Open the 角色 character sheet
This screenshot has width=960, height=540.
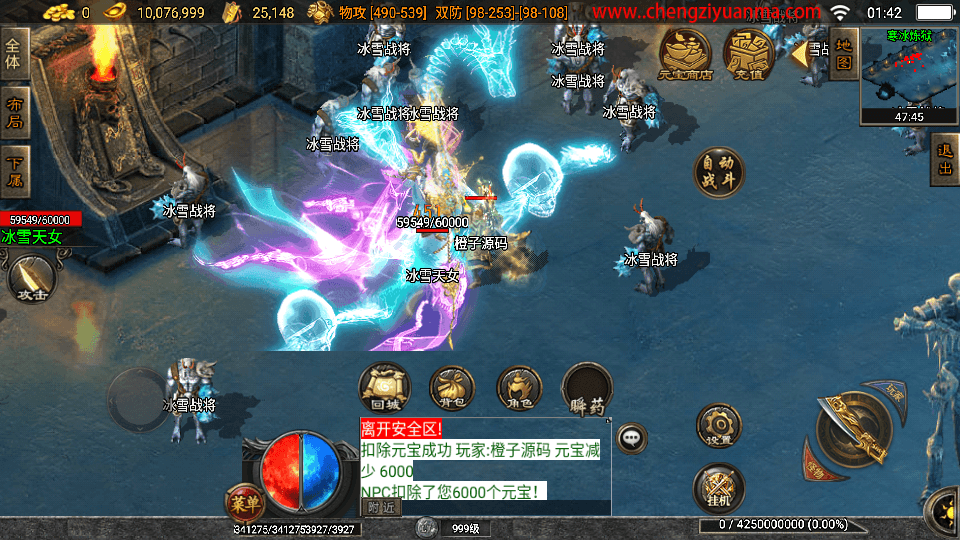[x=519, y=388]
